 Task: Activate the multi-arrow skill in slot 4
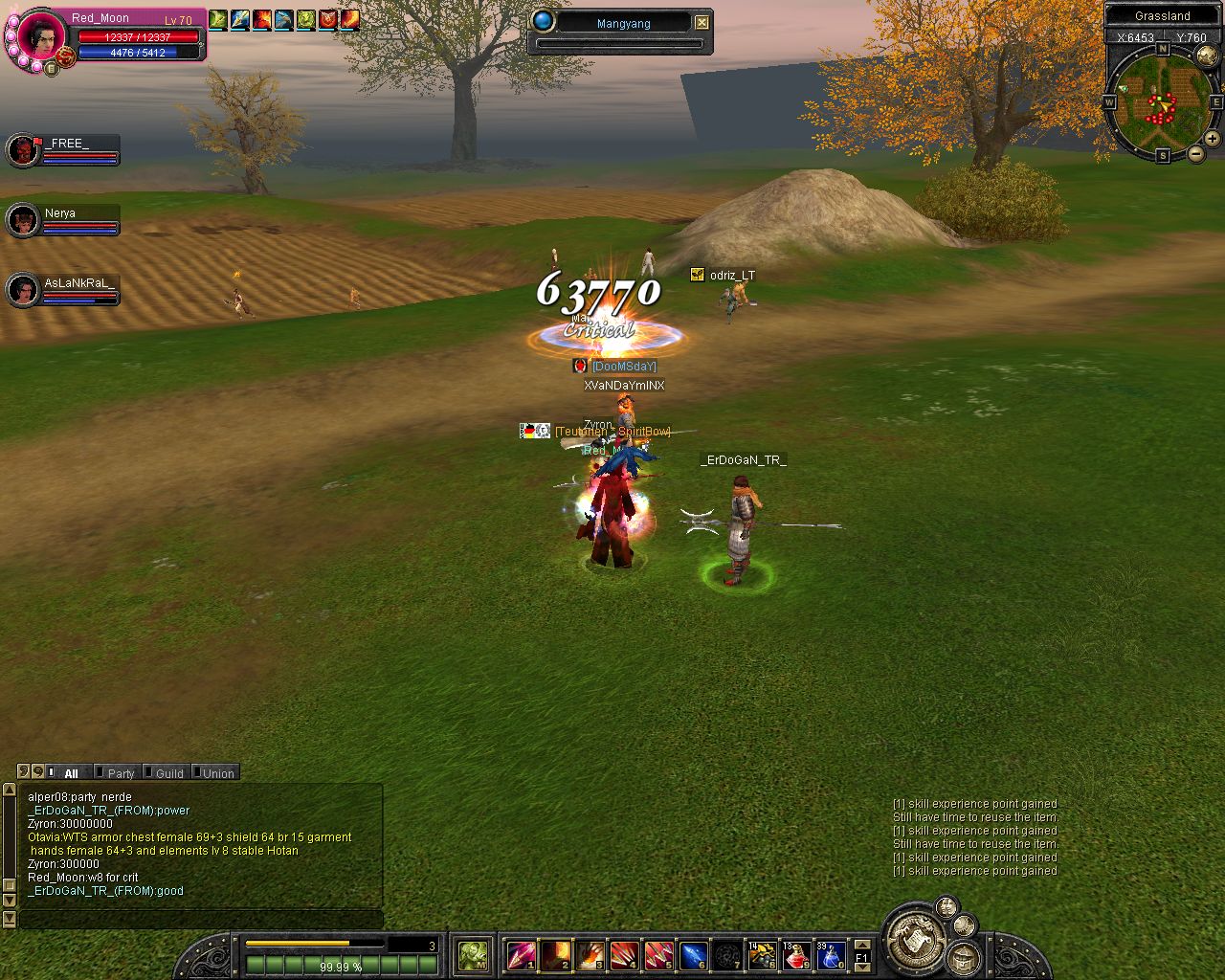coord(624,955)
